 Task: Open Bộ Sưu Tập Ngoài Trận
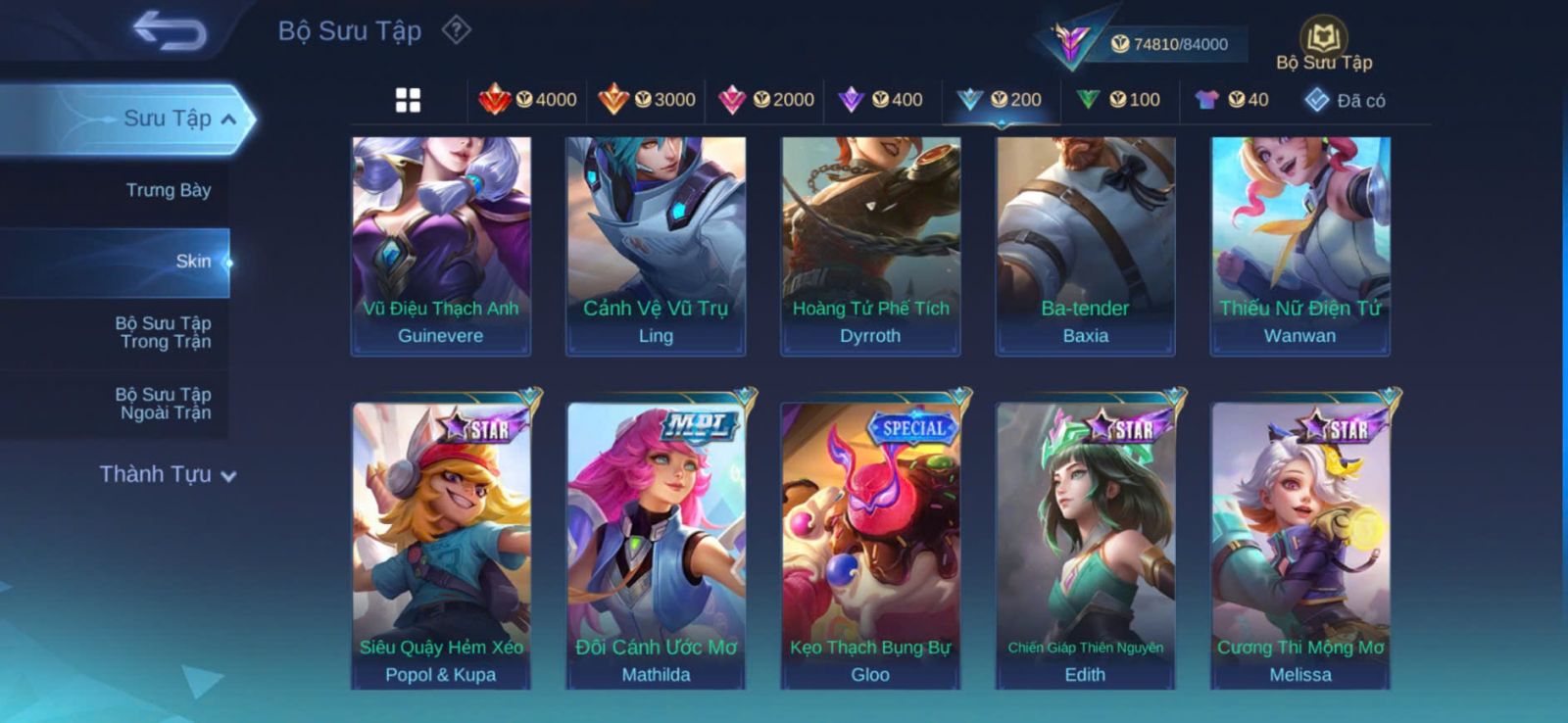tap(164, 404)
